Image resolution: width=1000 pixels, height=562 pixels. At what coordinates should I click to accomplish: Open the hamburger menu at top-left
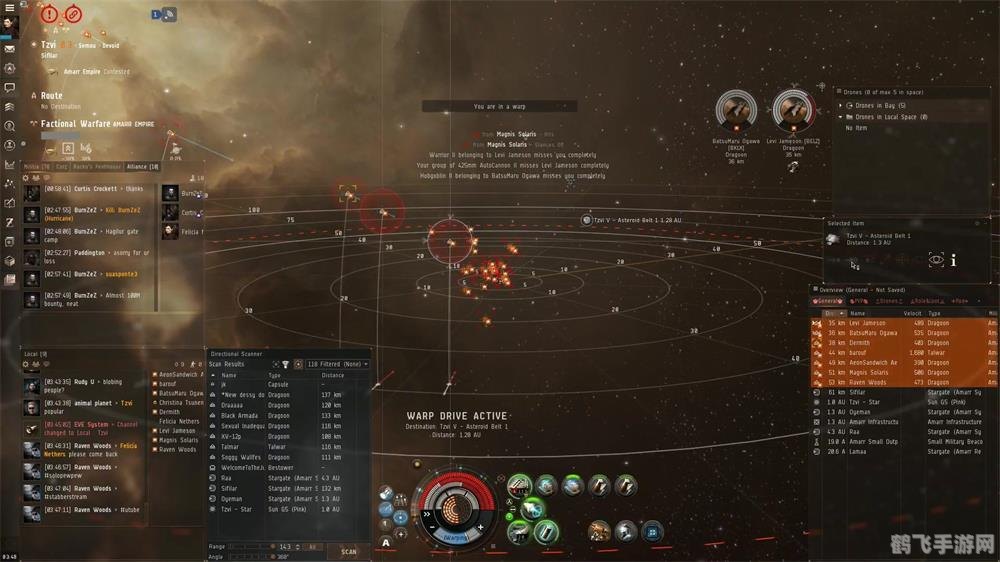tap(9, 6)
